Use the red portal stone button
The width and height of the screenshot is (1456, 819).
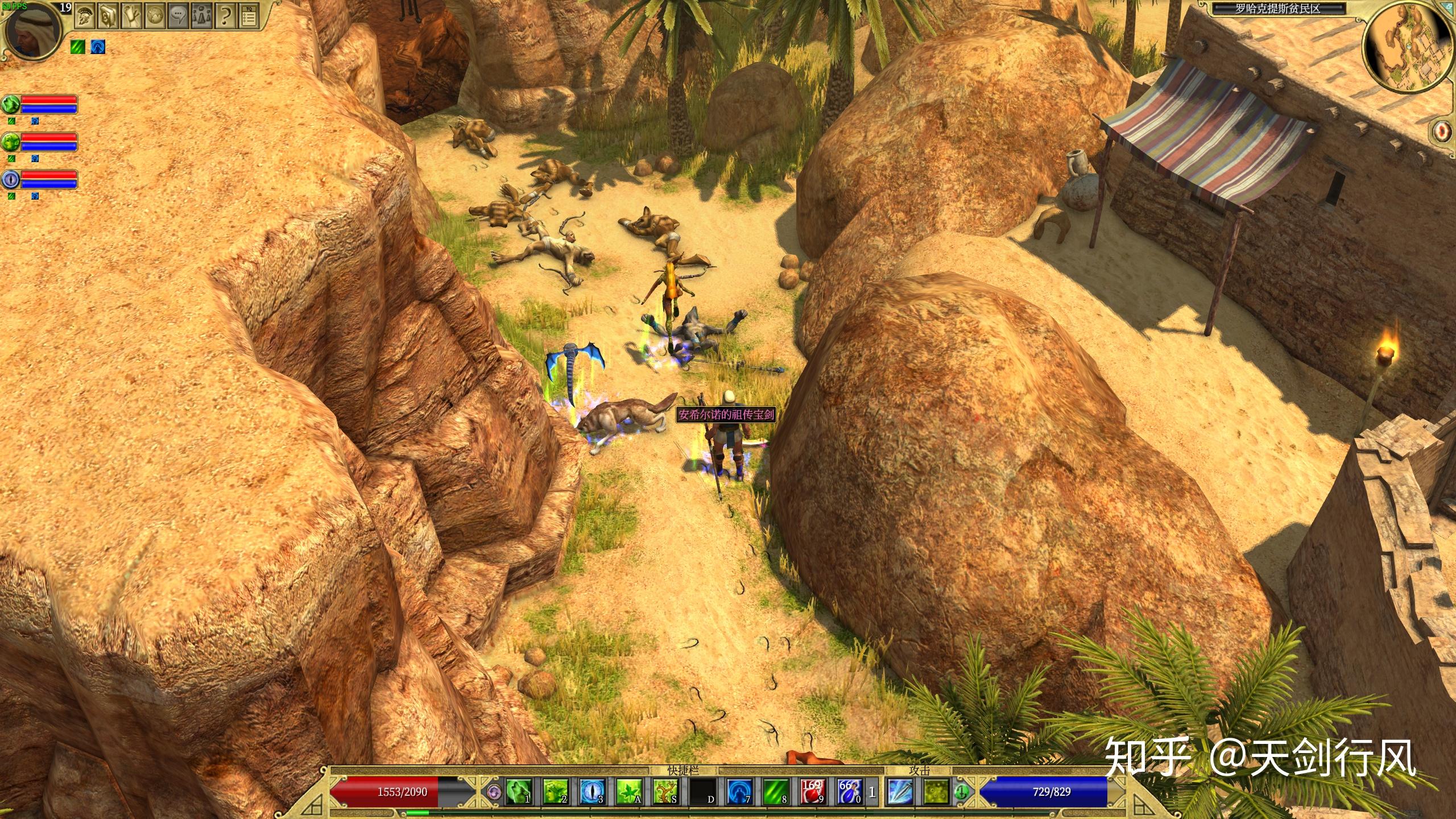(x=1442, y=131)
